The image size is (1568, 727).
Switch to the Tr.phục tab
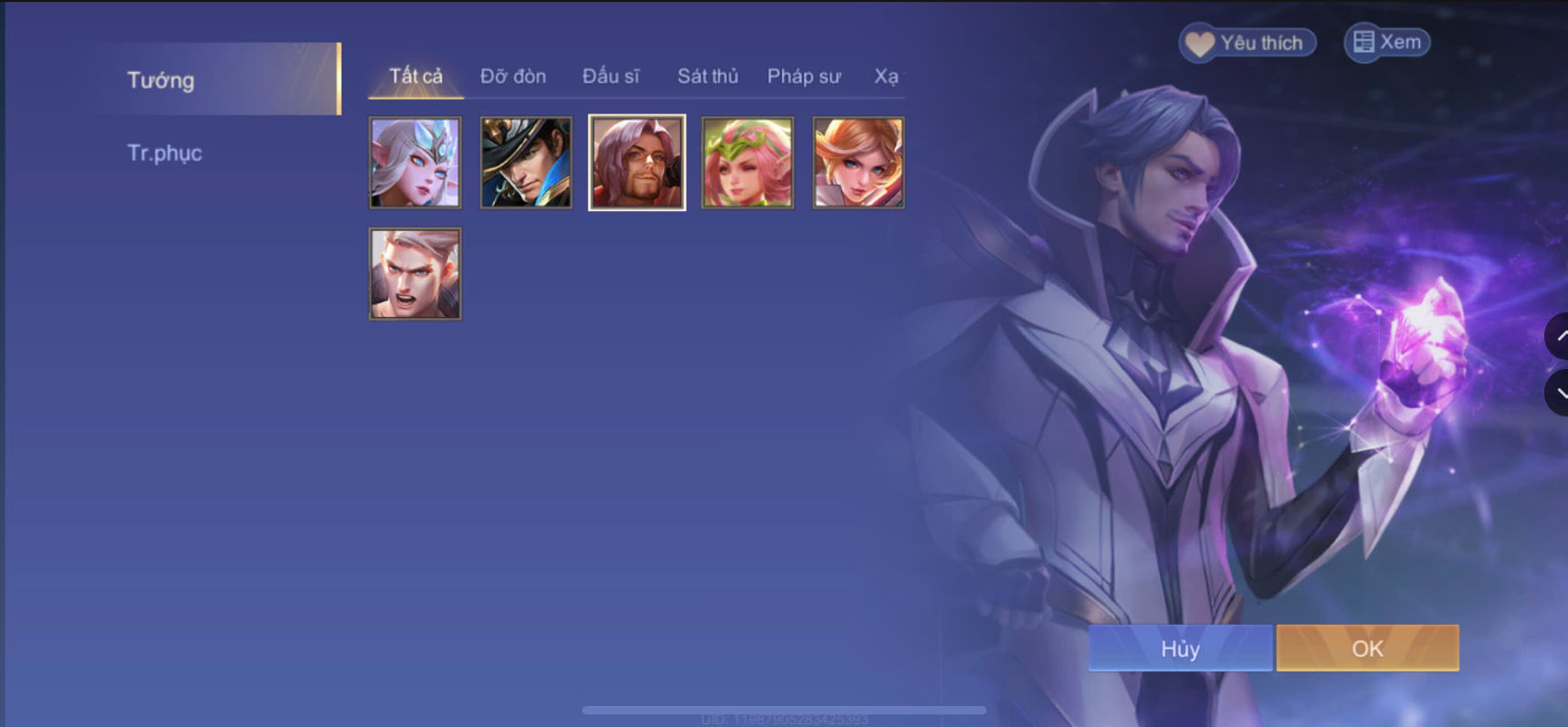pyautogui.click(x=164, y=153)
